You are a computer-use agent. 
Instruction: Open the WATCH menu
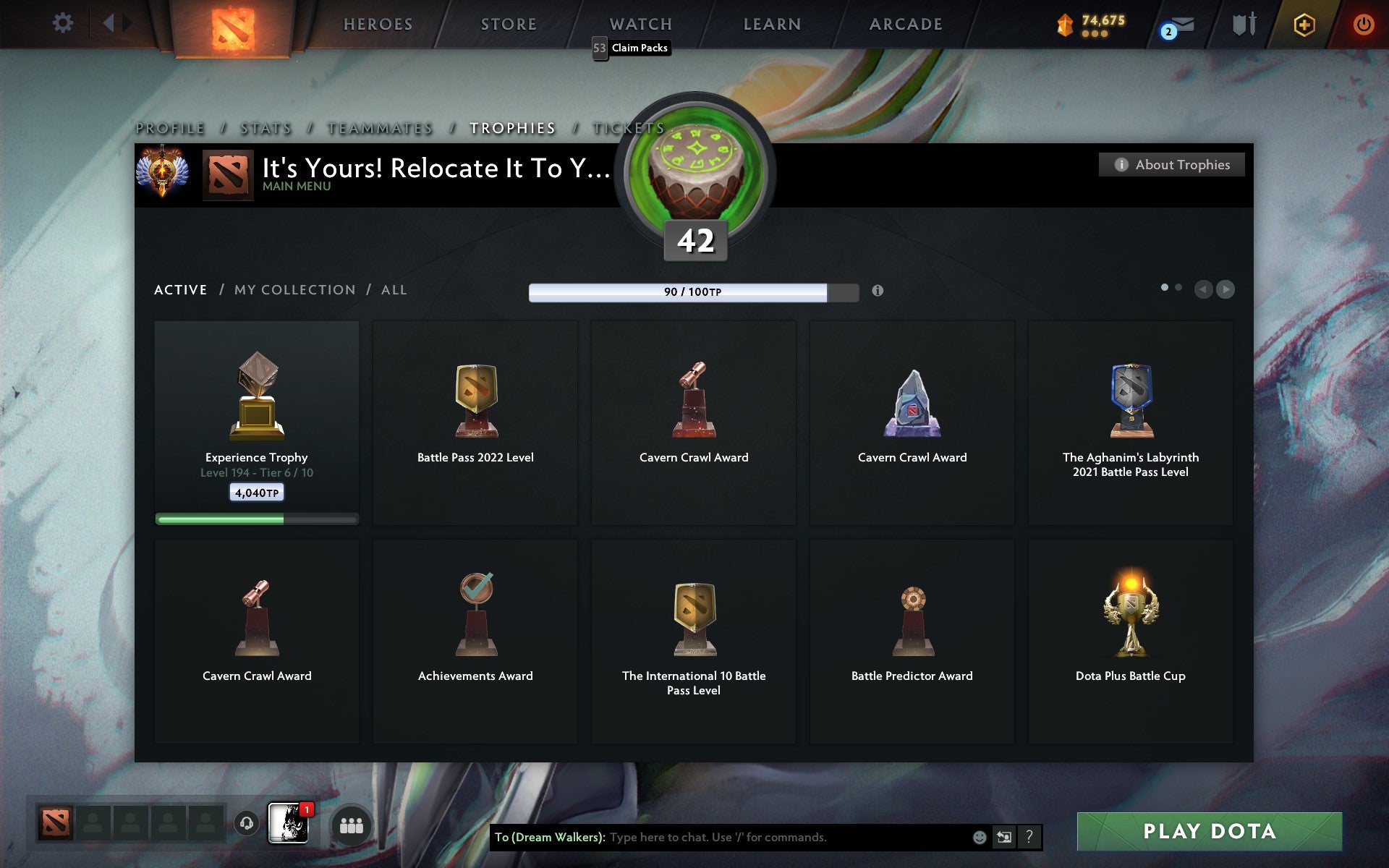coord(640,24)
